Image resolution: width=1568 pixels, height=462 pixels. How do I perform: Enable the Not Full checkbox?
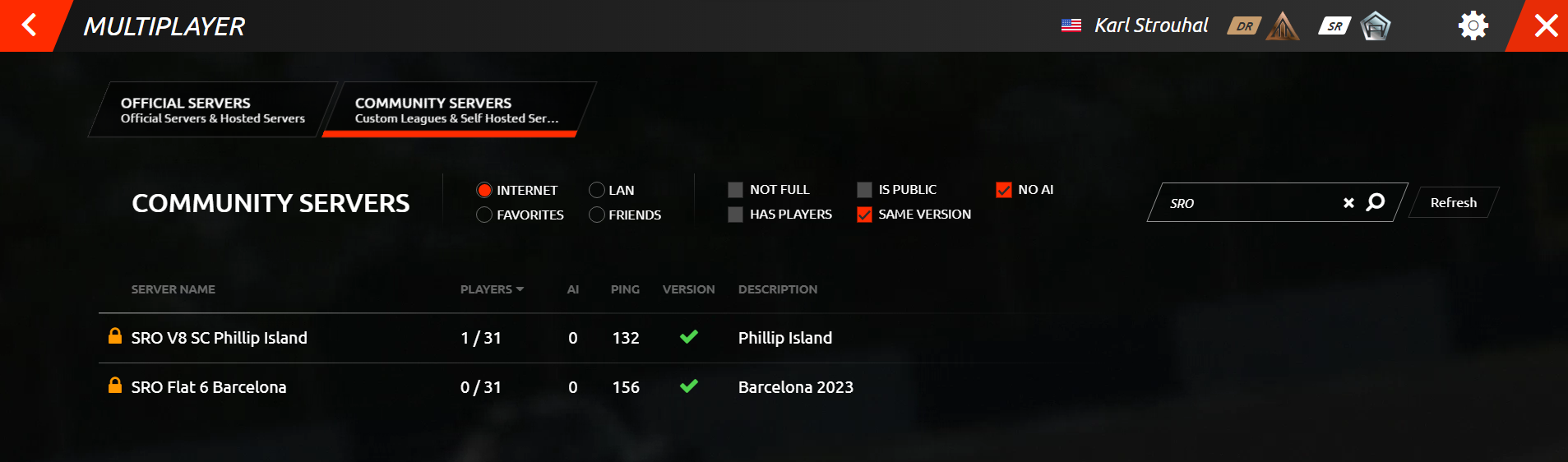(x=735, y=190)
